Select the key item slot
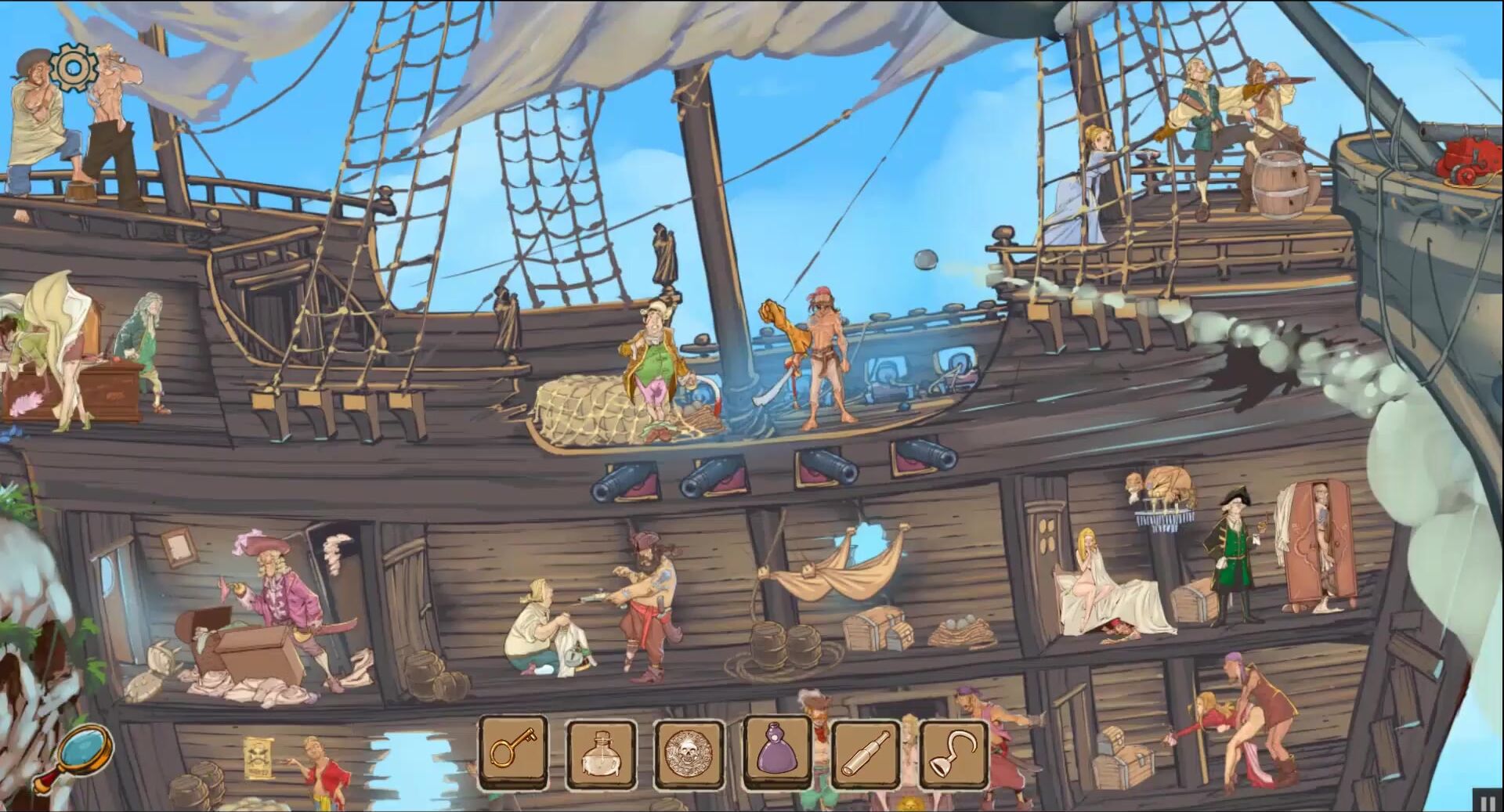Screen dimensions: 1504x812 click(x=513, y=752)
